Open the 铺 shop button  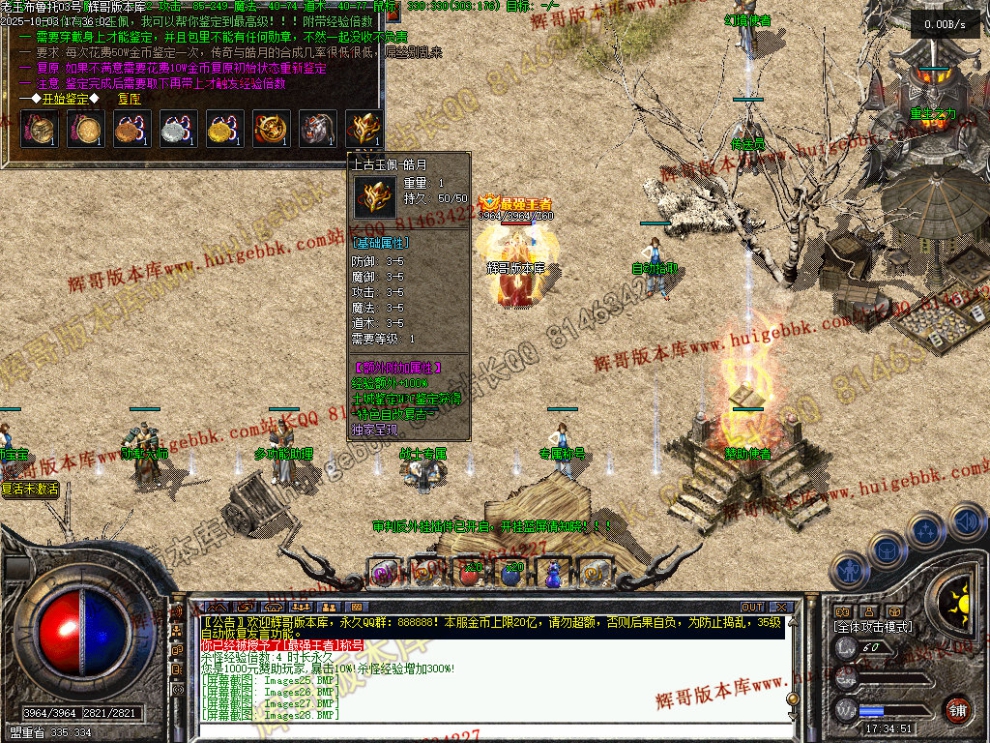click(958, 710)
